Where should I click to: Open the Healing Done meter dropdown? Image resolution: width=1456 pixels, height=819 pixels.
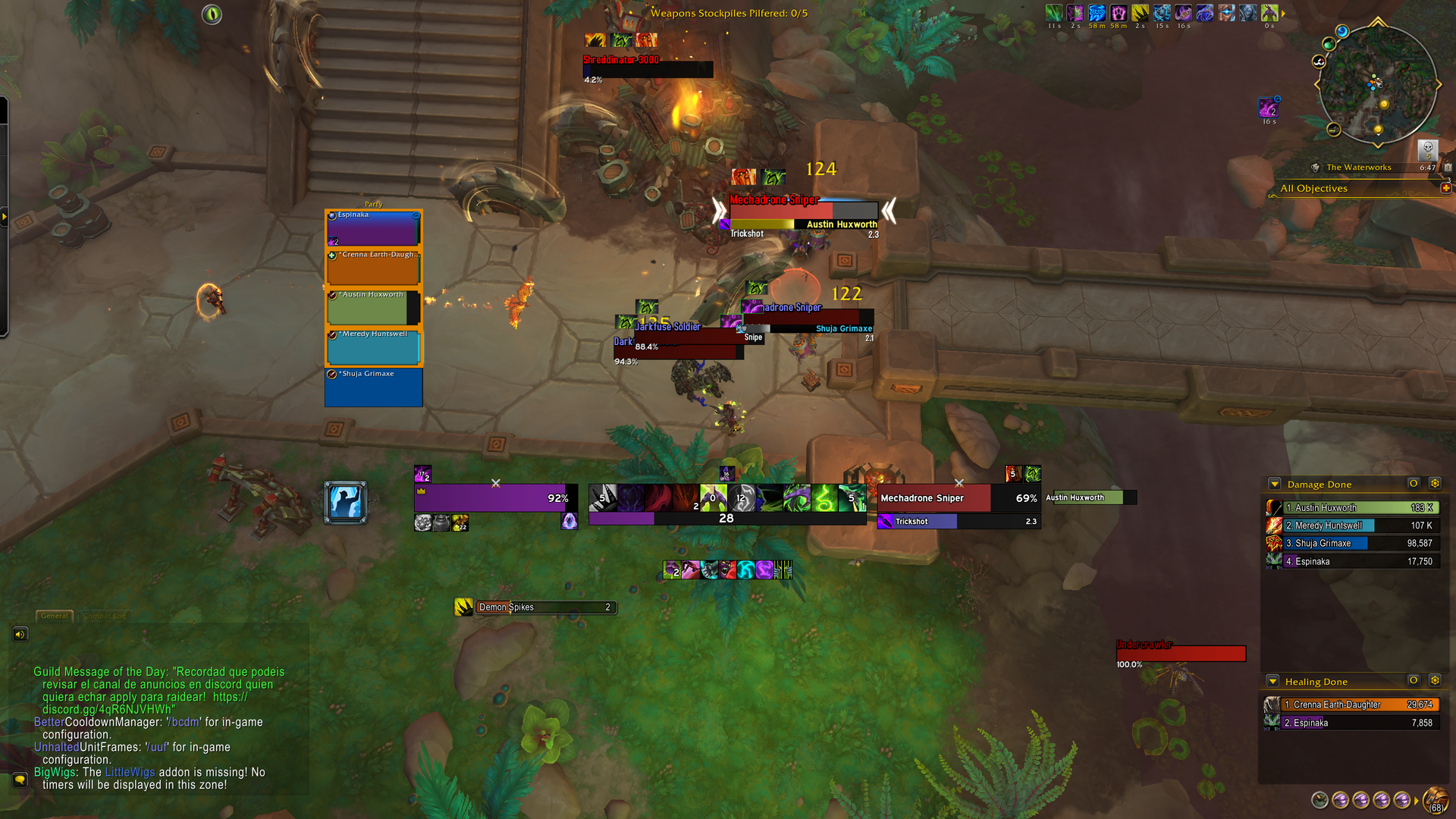[1272, 681]
